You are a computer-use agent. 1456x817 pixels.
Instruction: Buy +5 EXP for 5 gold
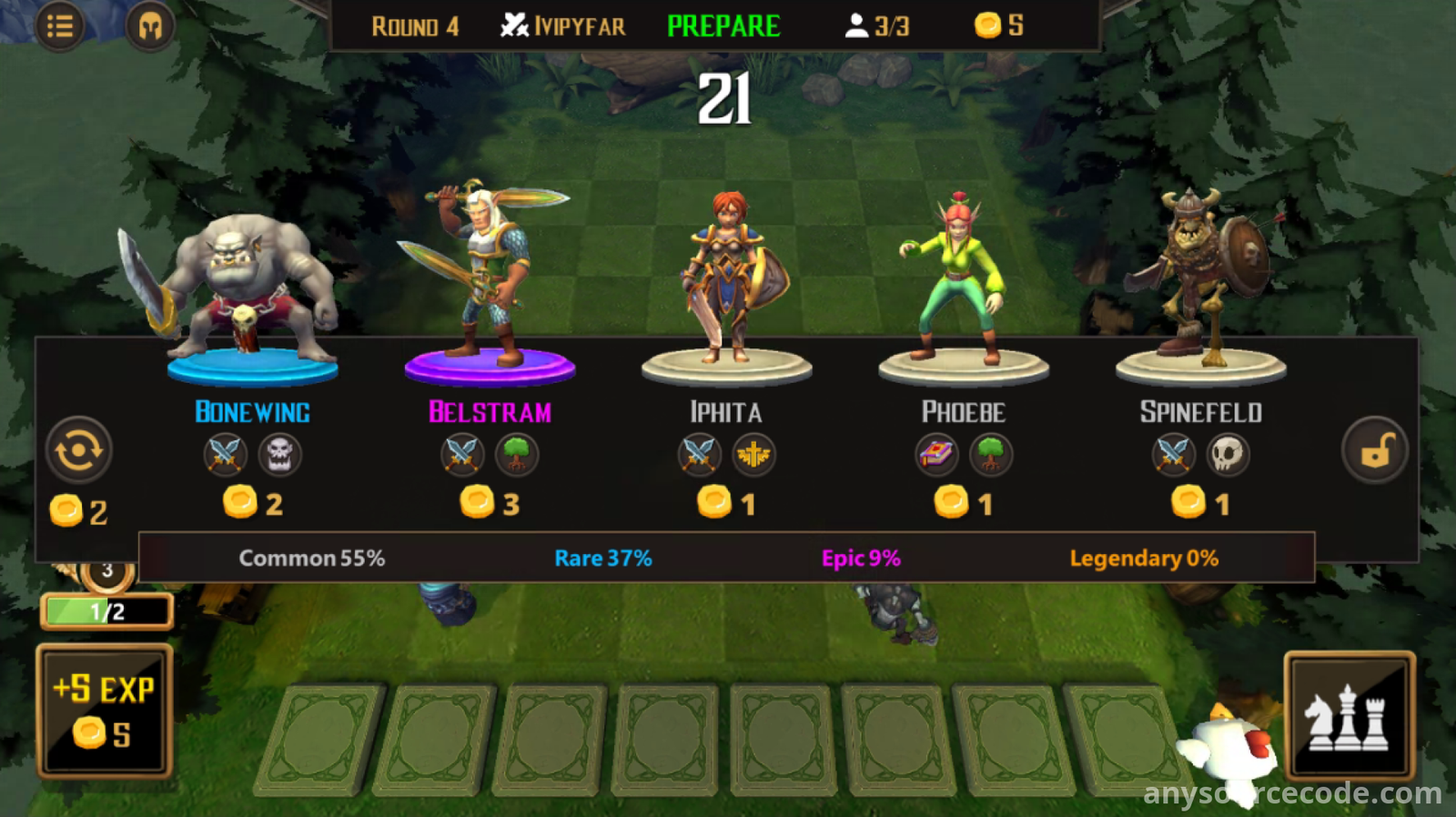(x=105, y=711)
